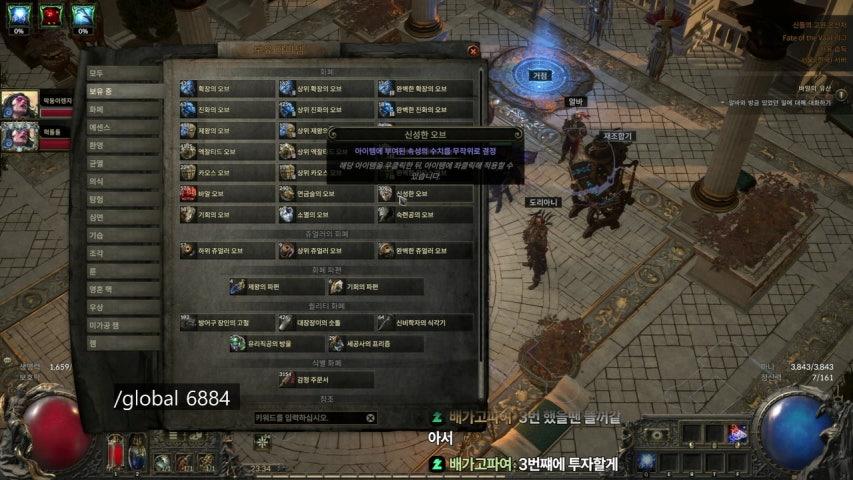Screen dimensions: 853x480
Task: Select the 확장의 오브 item
Action: (x=227, y=88)
